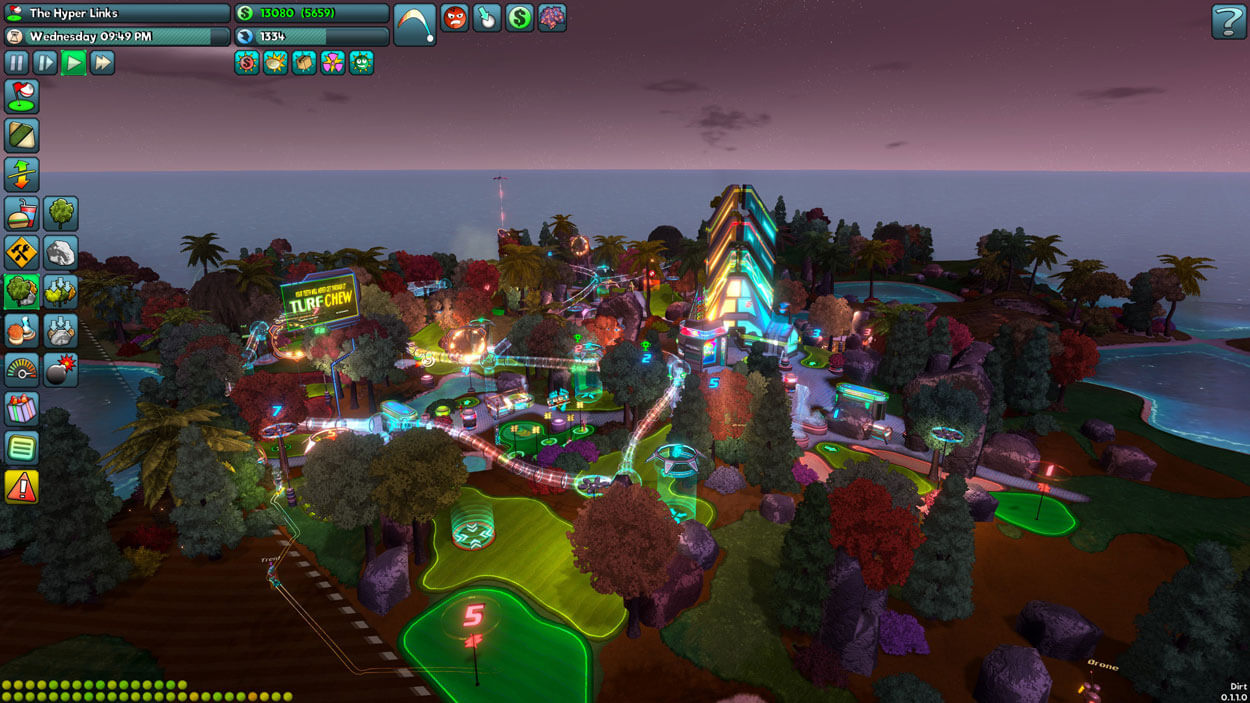This screenshot has height=703, width=1250.
Task: Open the golf hole building tool
Action: click(x=22, y=97)
